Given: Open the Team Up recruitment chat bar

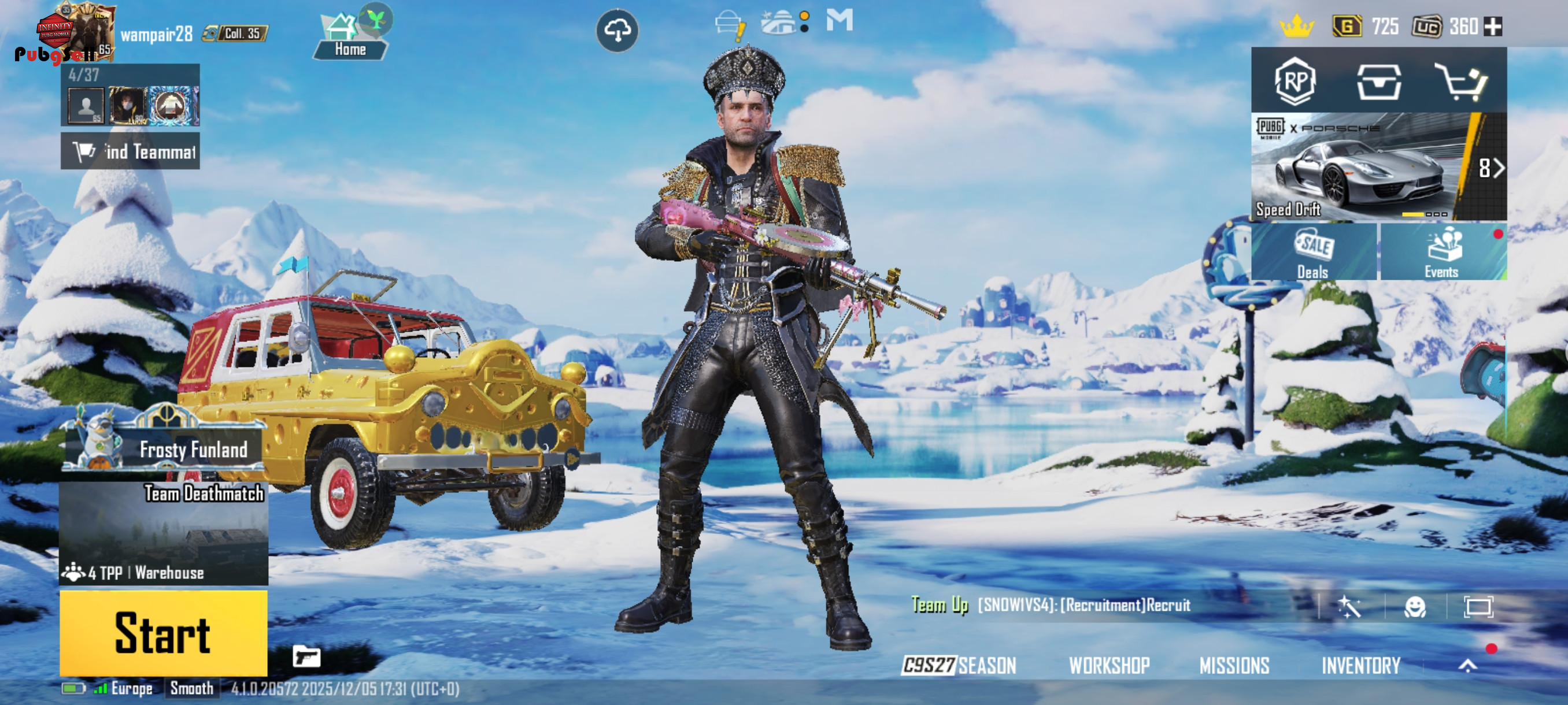Looking at the screenshot, I should pos(1083,605).
